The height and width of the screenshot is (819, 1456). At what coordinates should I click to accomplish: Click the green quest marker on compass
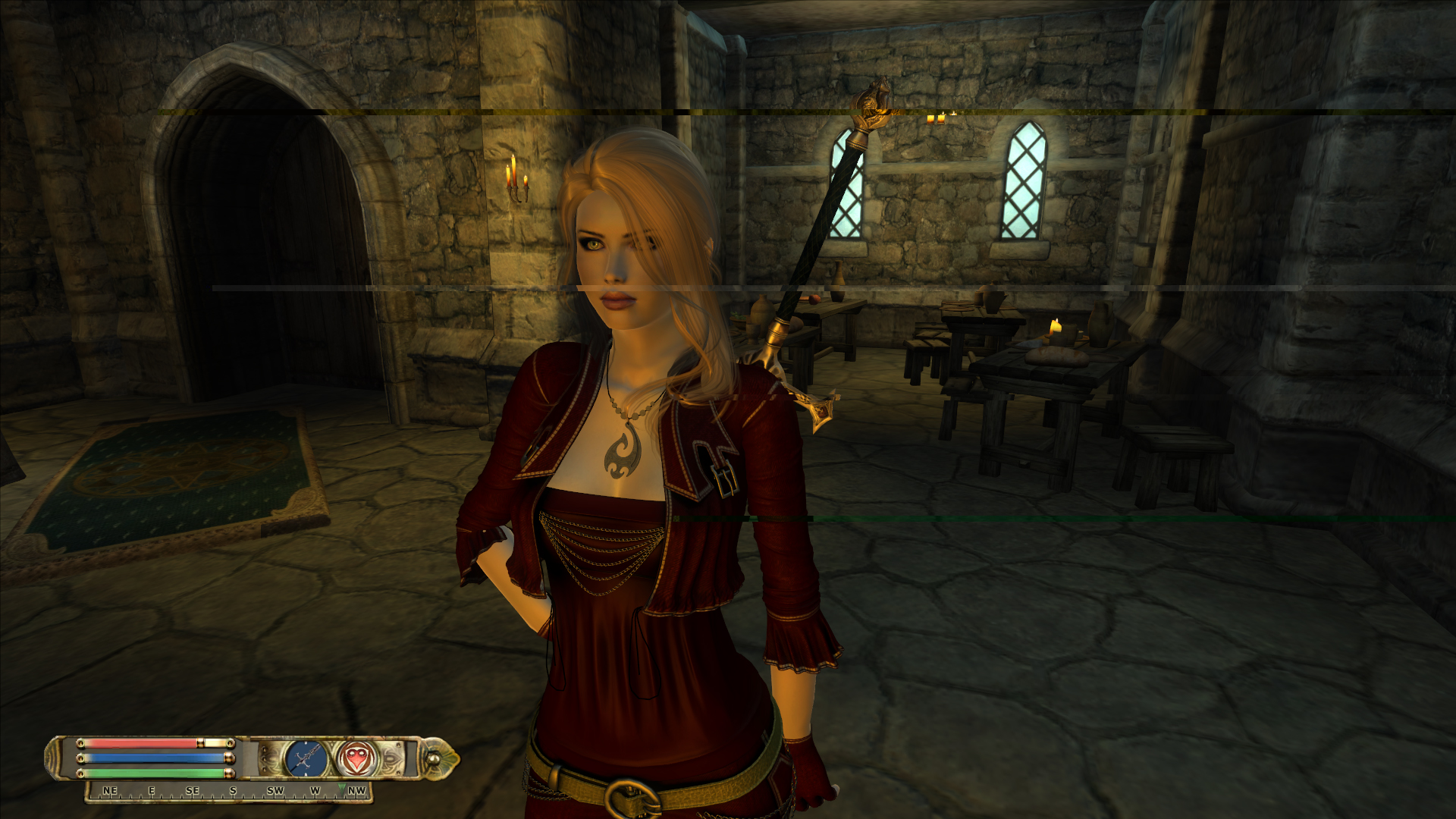pyautogui.click(x=341, y=789)
